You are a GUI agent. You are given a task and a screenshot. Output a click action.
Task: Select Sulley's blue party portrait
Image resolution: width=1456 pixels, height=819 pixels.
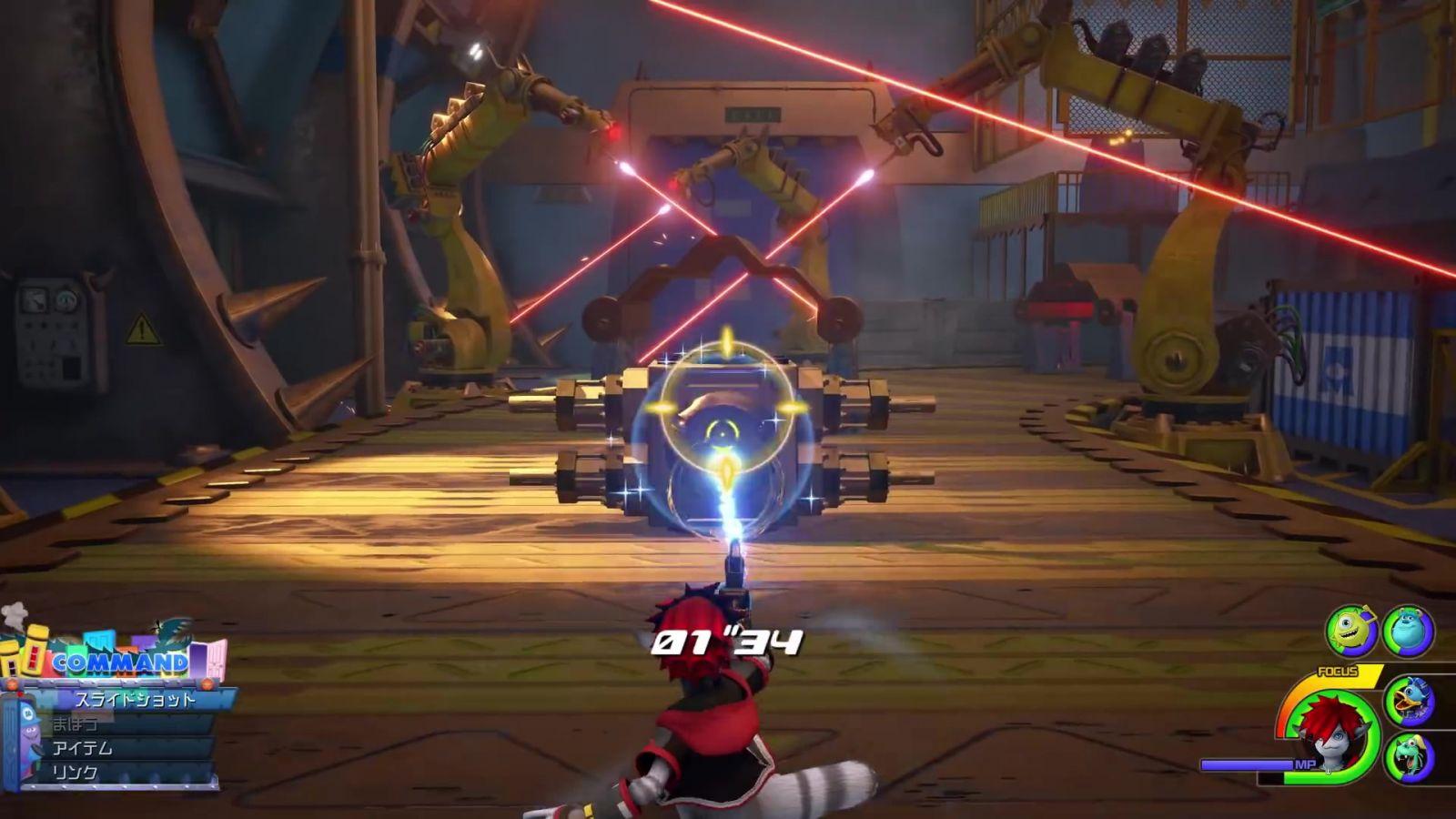(x=1408, y=631)
